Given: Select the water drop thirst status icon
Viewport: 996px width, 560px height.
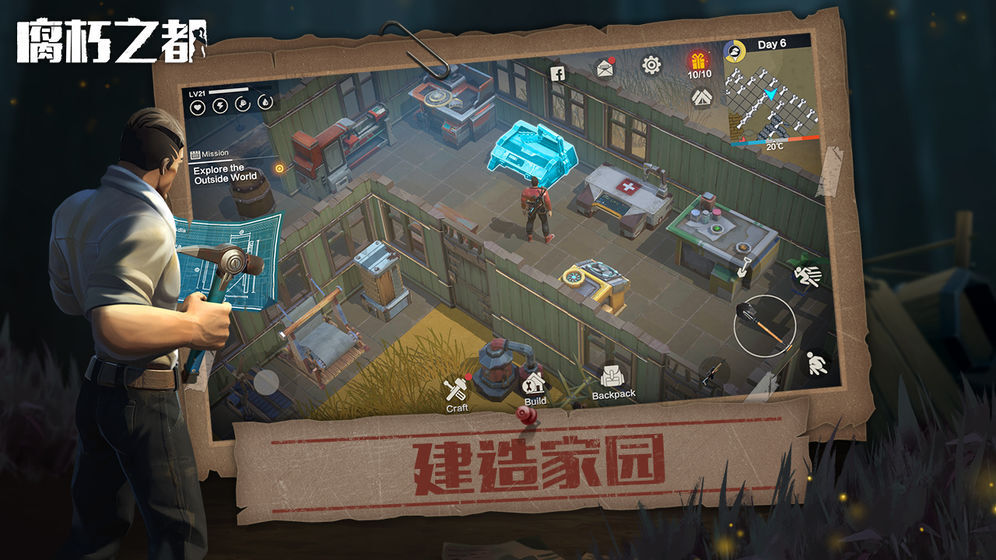Looking at the screenshot, I should coord(265,102).
